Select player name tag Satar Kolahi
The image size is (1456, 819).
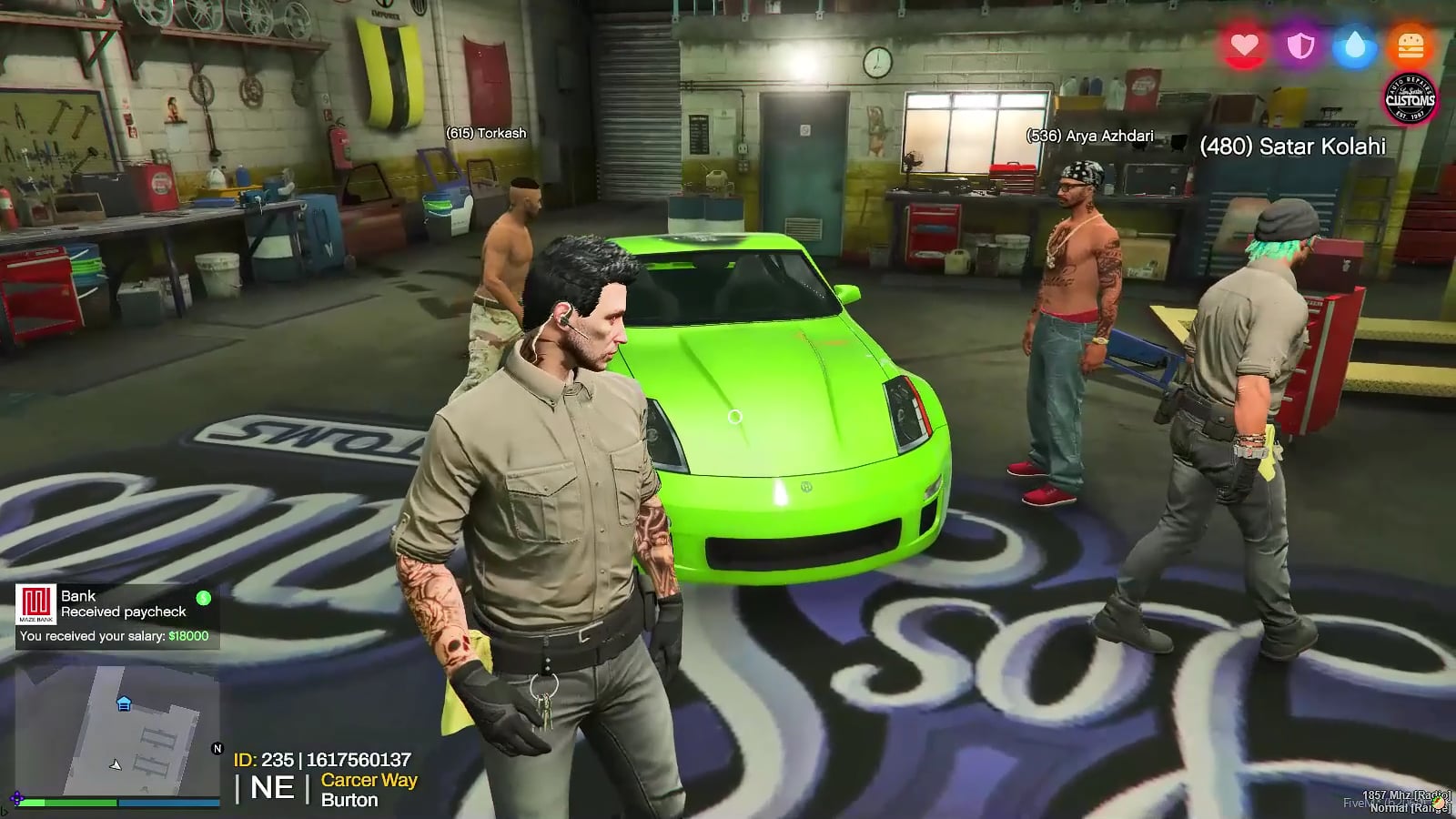[1292, 147]
